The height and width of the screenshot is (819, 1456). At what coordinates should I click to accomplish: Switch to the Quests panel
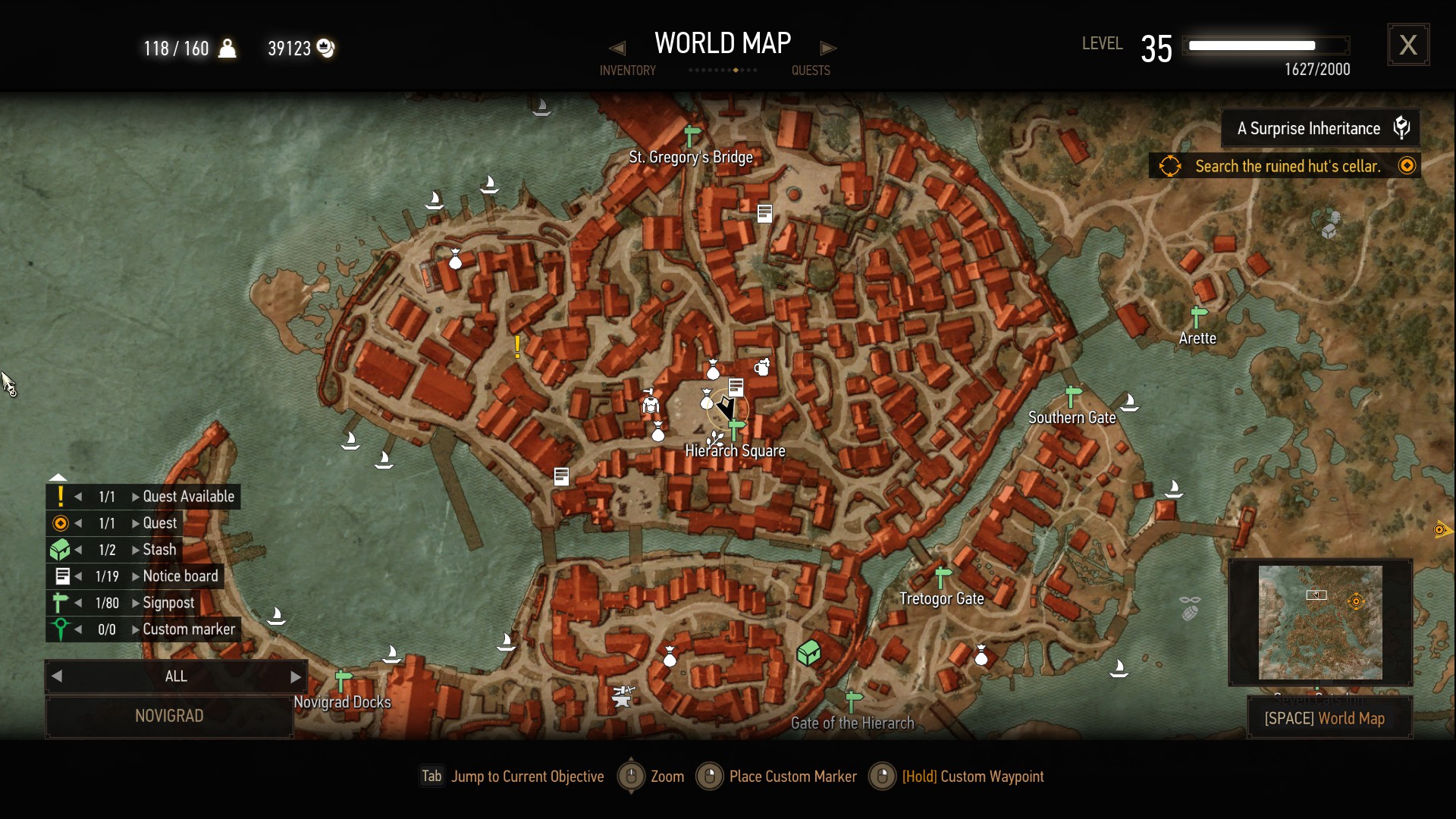click(x=811, y=70)
